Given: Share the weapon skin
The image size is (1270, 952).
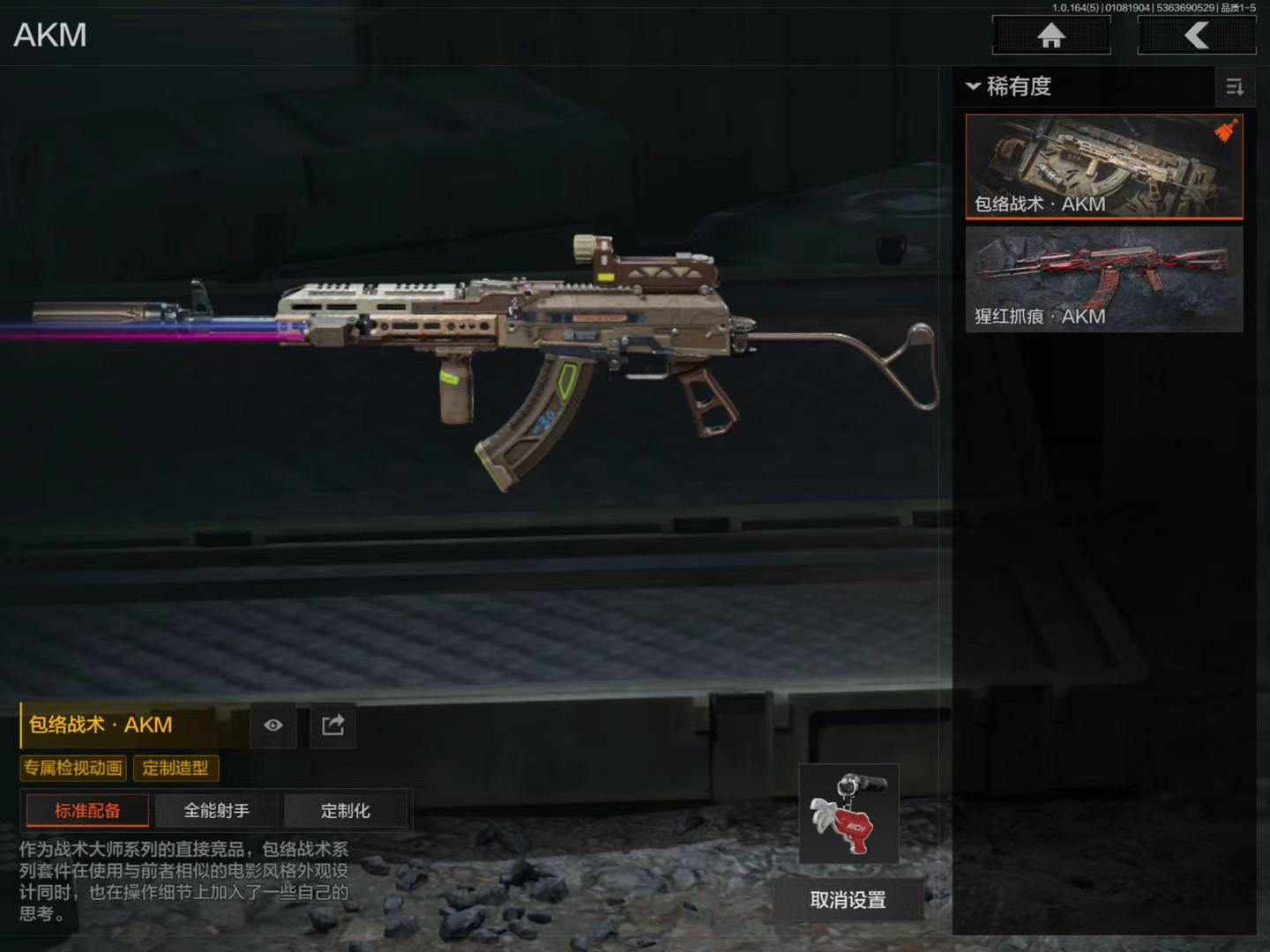Looking at the screenshot, I should click(332, 725).
